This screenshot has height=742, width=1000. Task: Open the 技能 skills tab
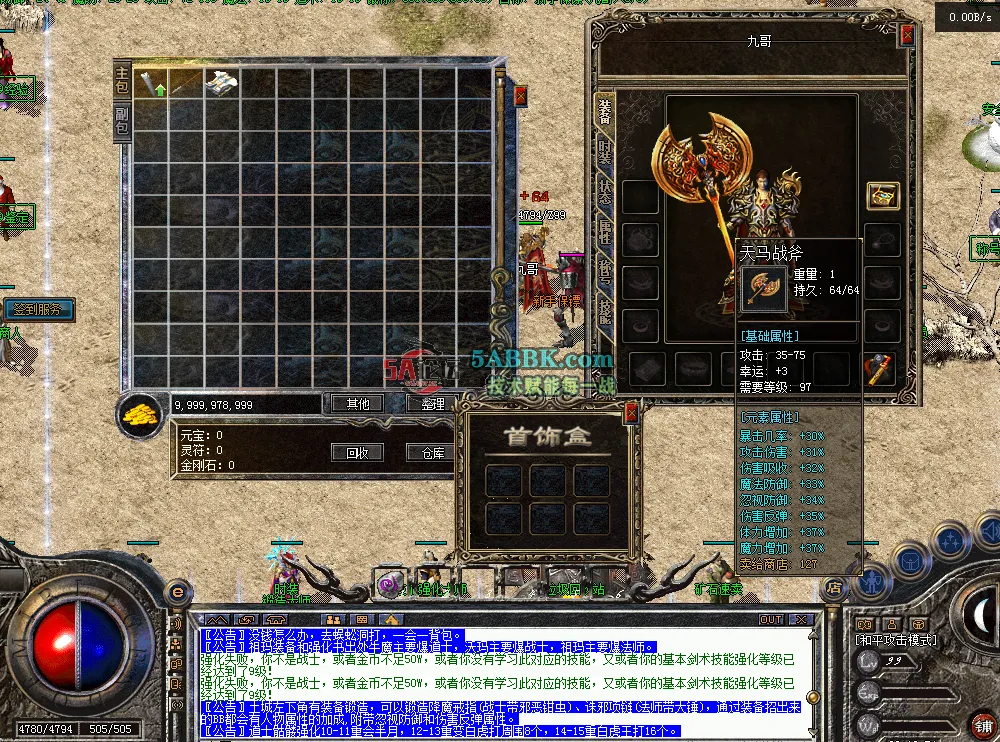[x=605, y=310]
